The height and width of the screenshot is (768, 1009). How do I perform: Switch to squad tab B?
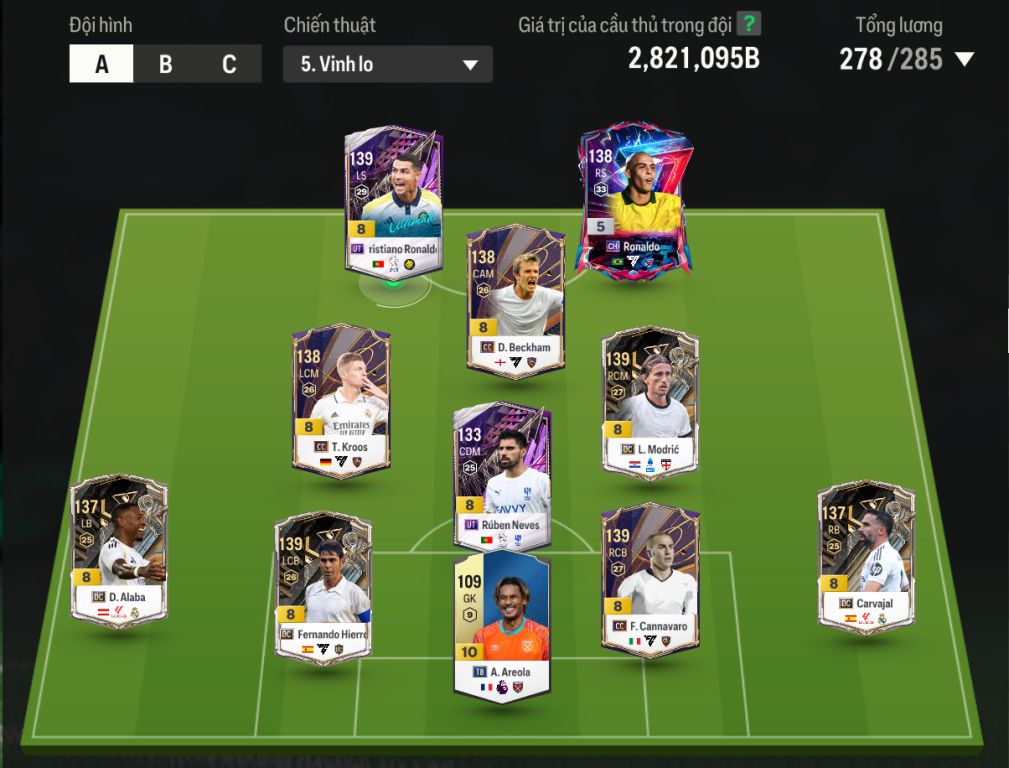tap(165, 65)
